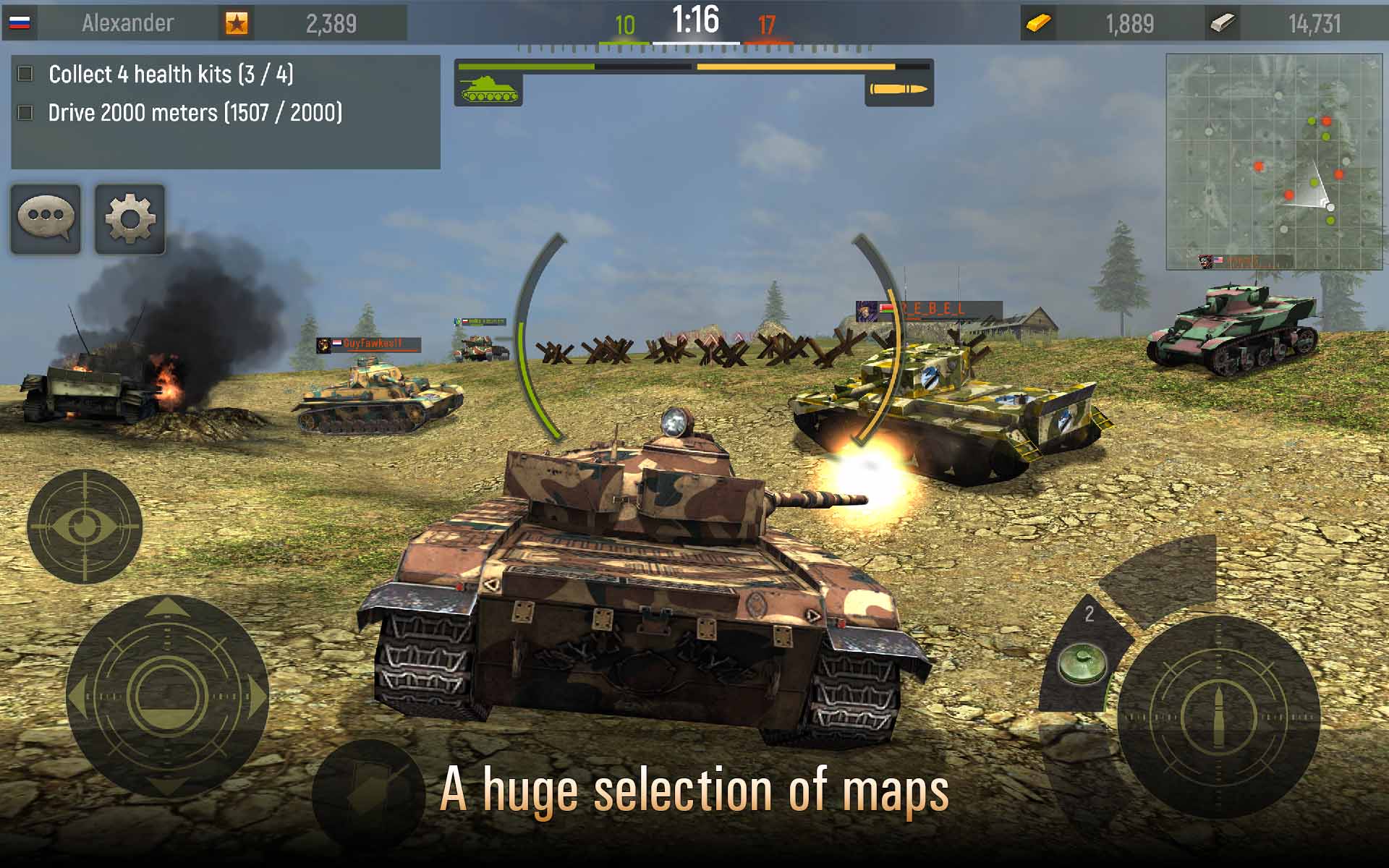This screenshot has height=868, width=1389.
Task: Tap the faded tank shield button
Action: 369,793
